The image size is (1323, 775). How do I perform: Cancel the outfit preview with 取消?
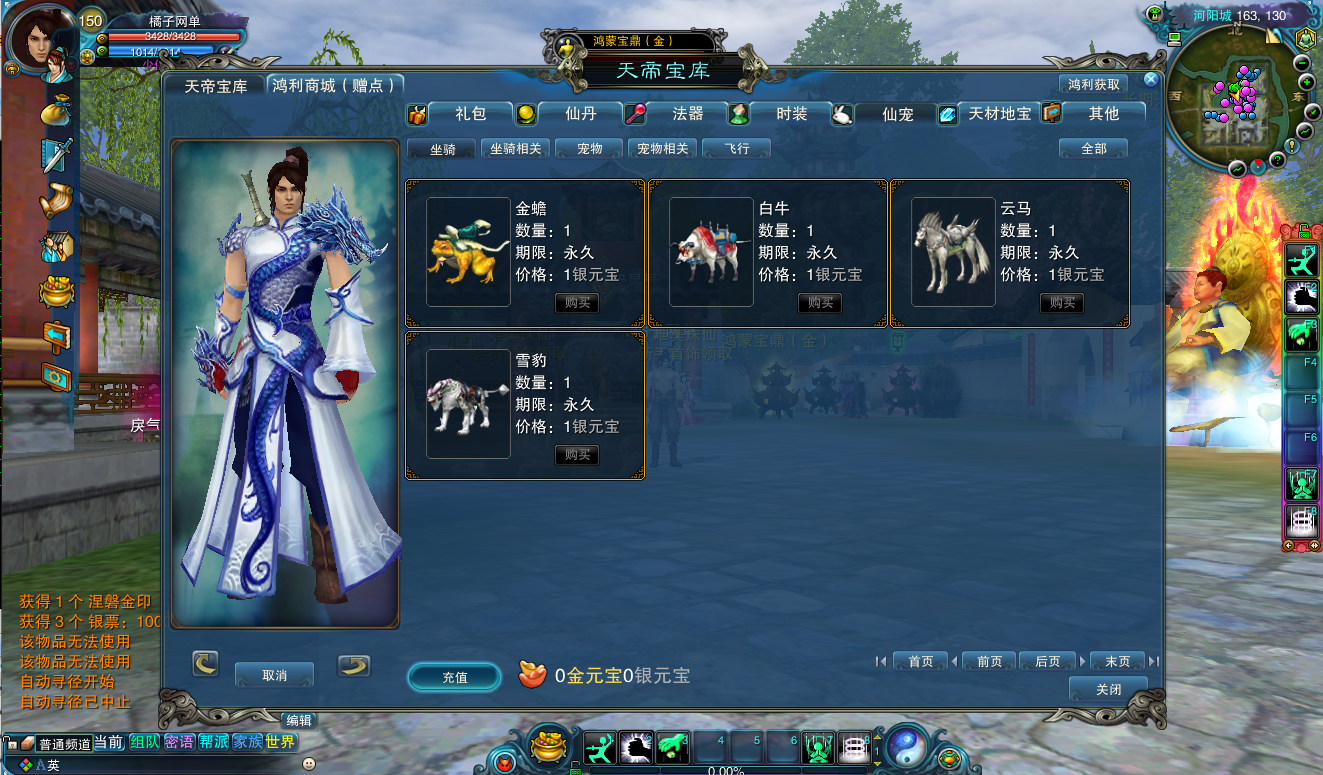click(x=274, y=675)
